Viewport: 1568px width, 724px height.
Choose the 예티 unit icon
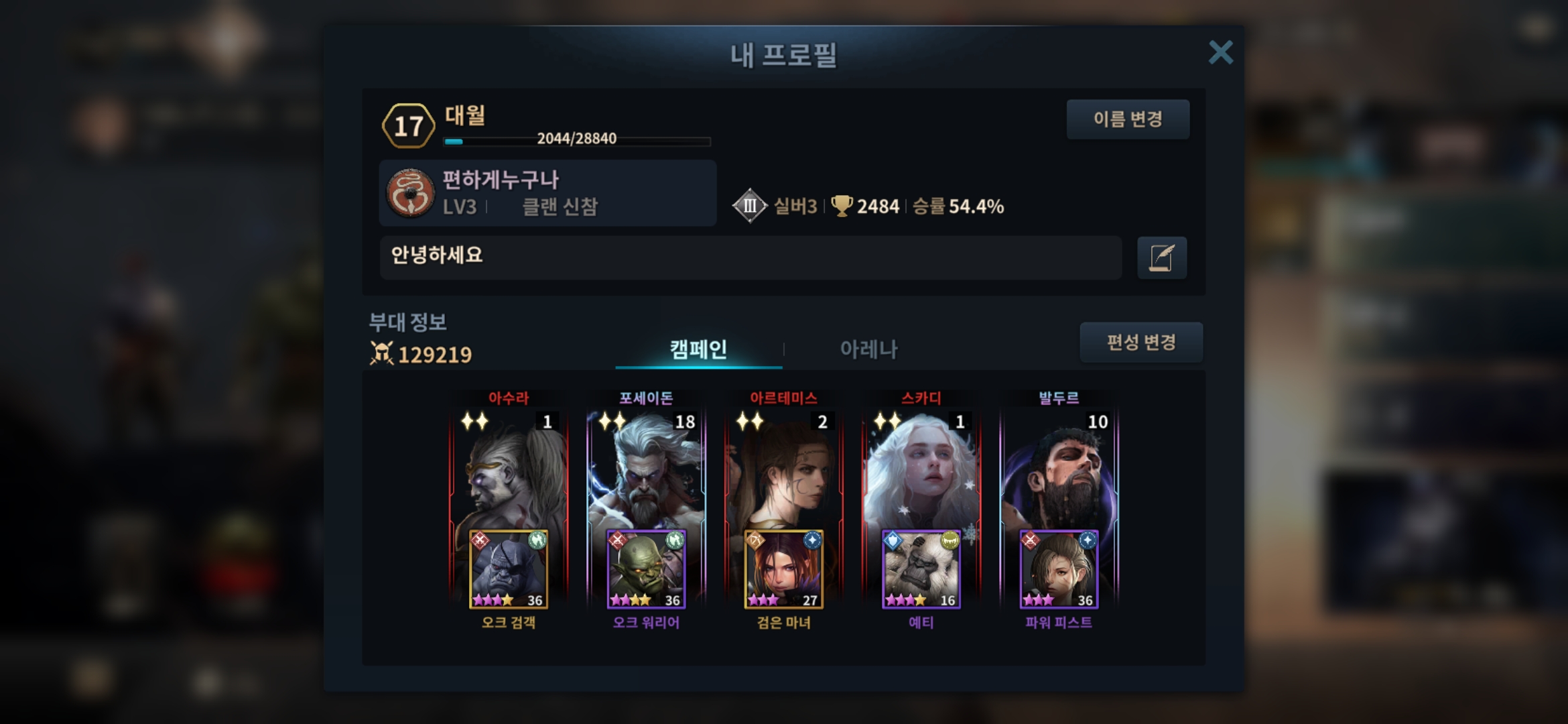921,570
